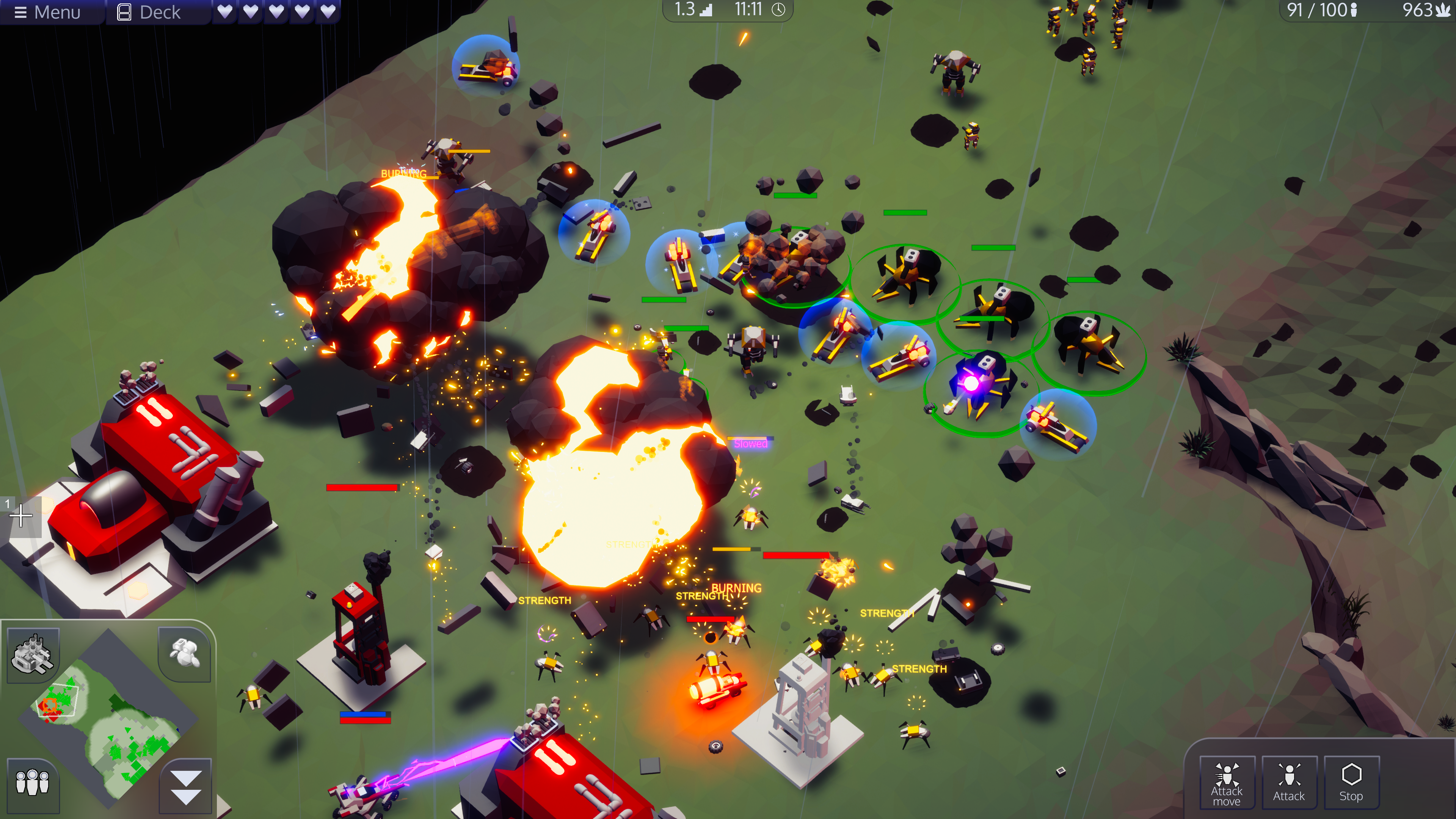1456x819 pixels.
Task: Open the Menu button
Action: tap(47, 12)
